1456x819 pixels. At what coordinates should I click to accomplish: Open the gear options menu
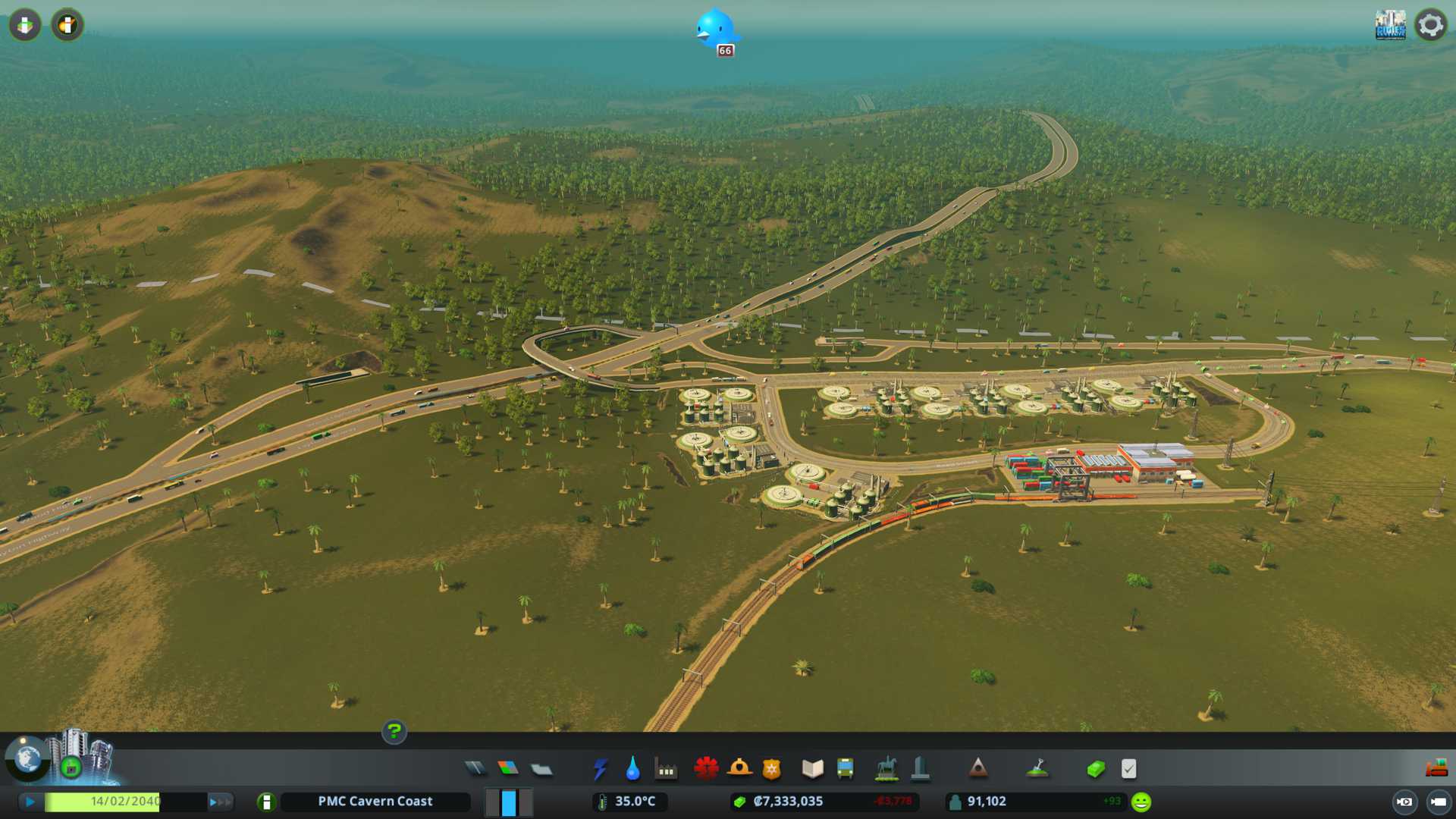[1431, 25]
